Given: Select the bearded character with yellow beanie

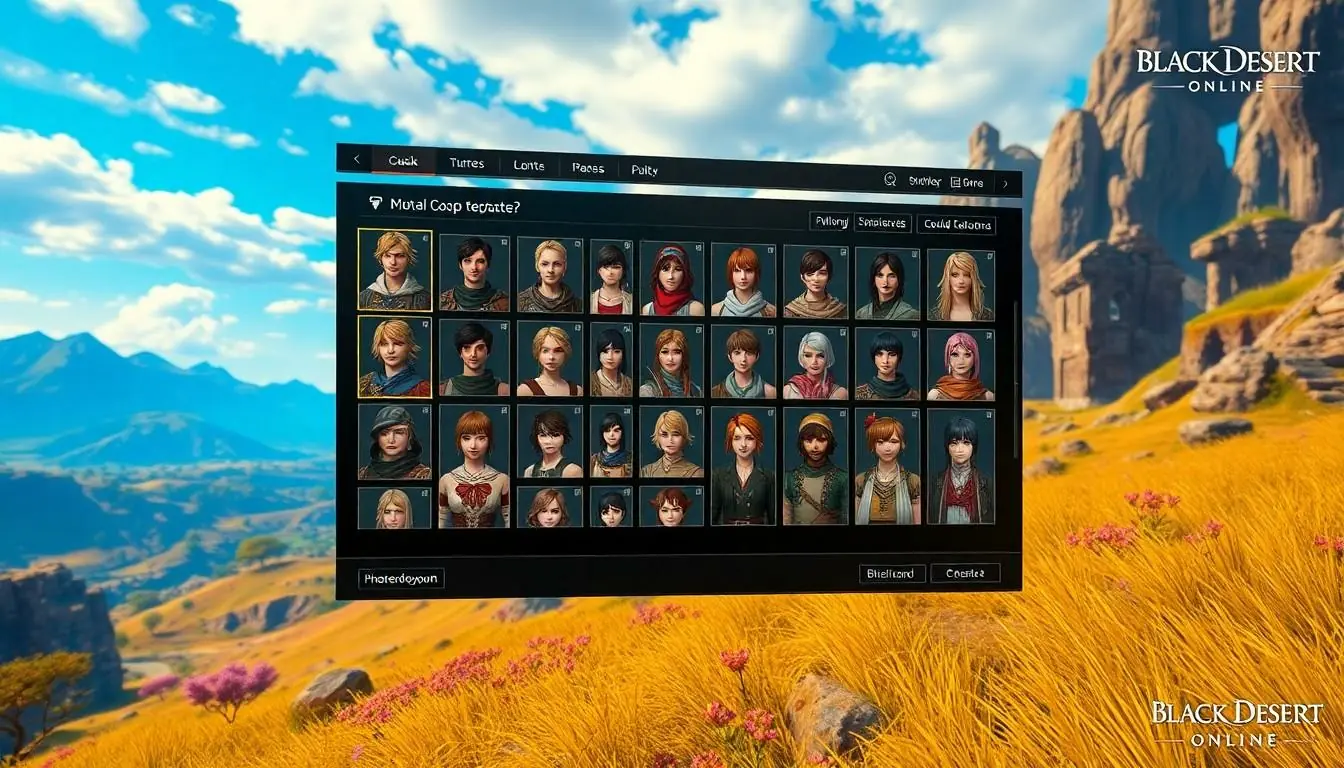Looking at the screenshot, I should coord(815,466).
